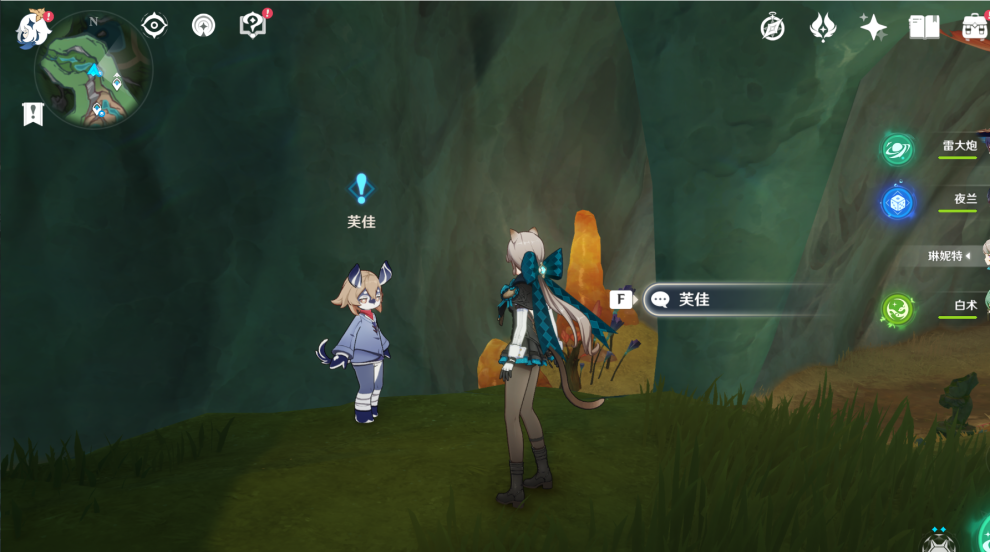Open the signal-arc star icon
Viewport: 990px width, 552px height.
[x=204, y=25]
